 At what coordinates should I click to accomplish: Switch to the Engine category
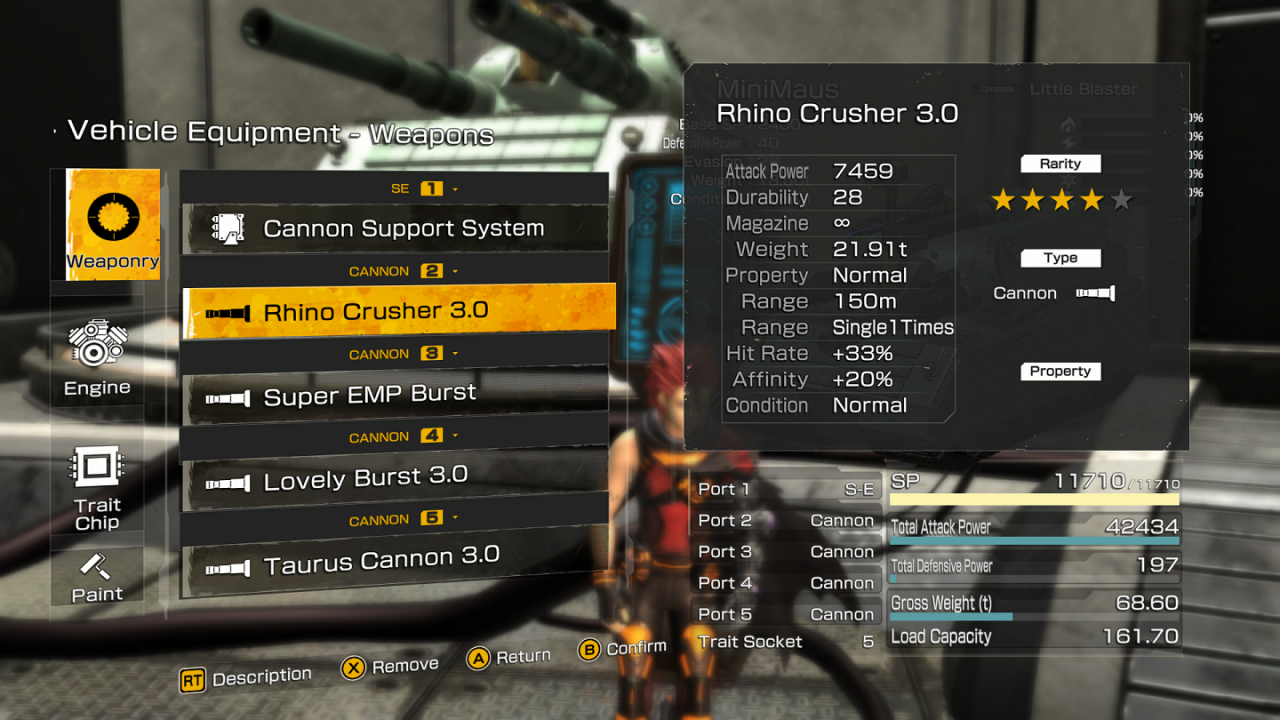click(97, 357)
